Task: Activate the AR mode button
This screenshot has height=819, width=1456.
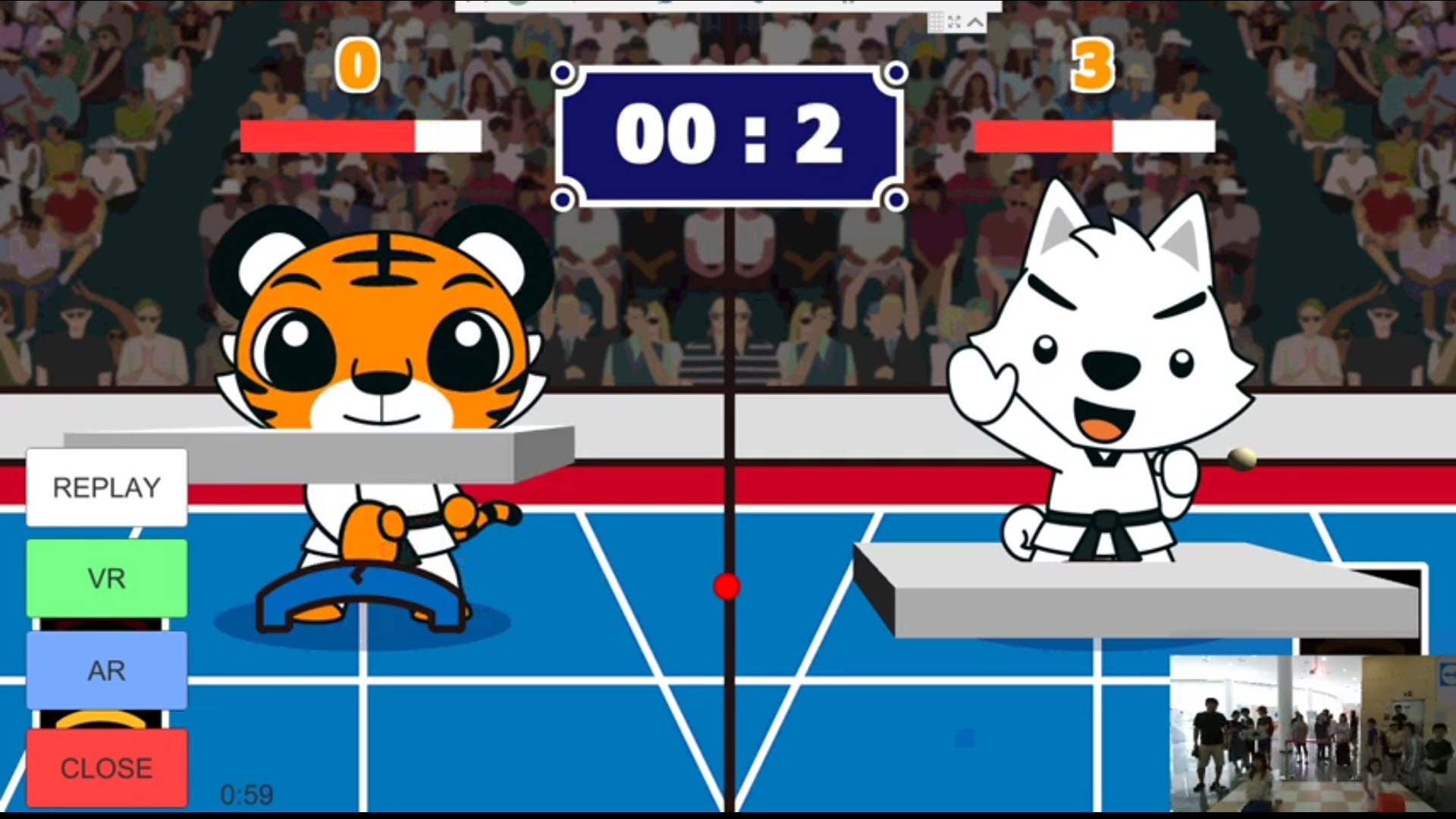Action: click(107, 670)
